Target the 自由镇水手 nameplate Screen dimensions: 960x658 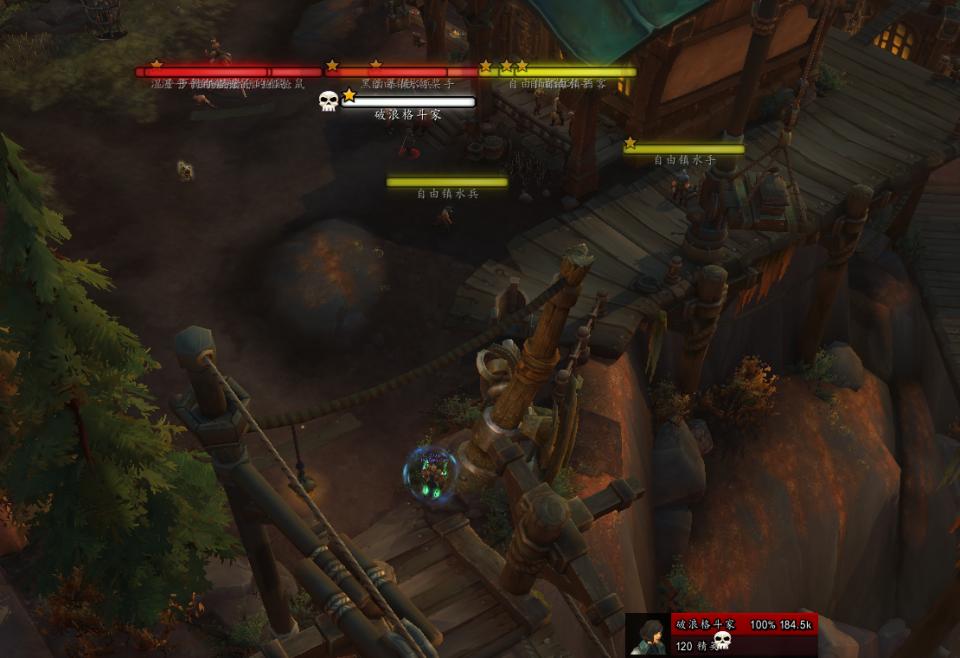pyautogui.click(x=684, y=149)
